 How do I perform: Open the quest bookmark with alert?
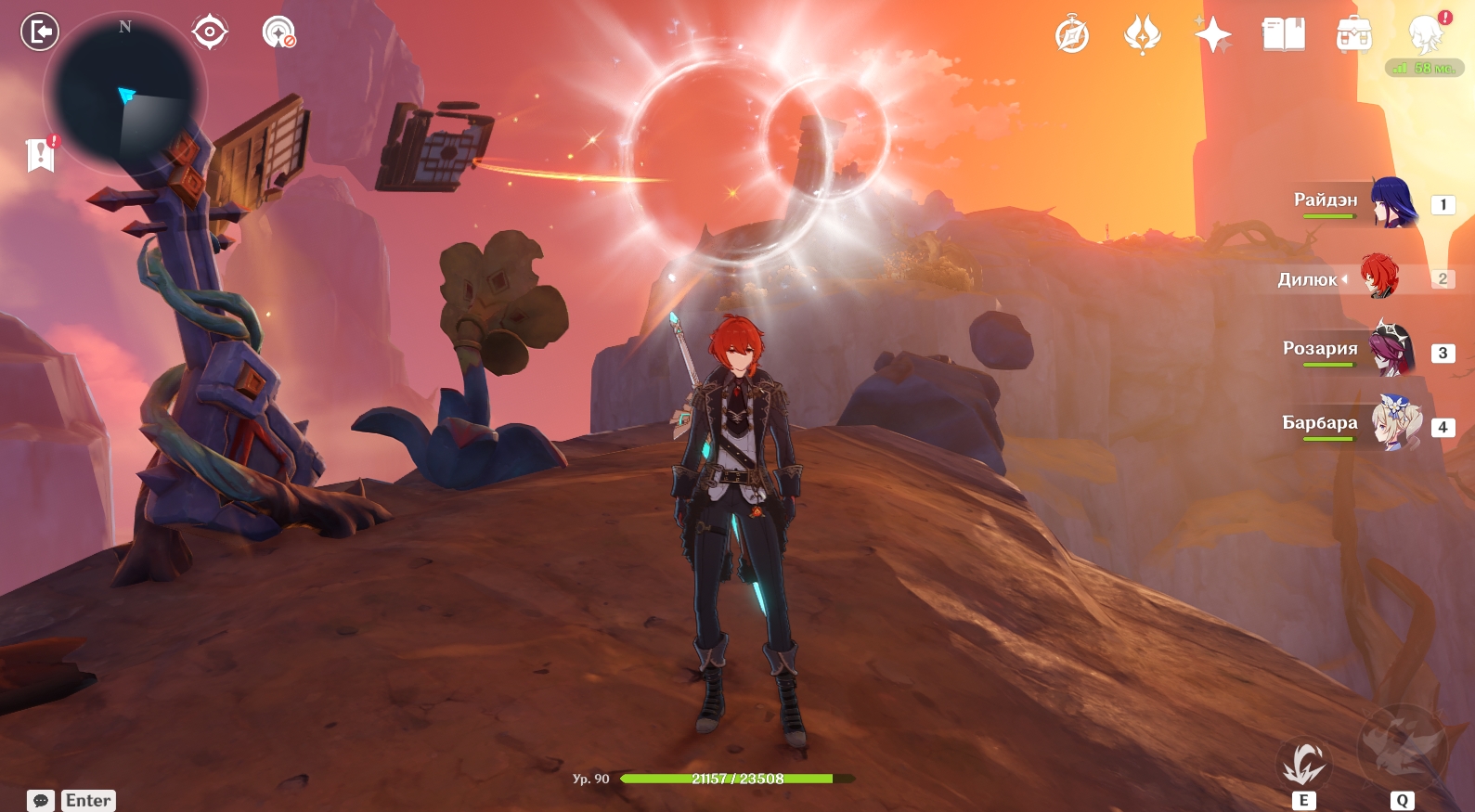tap(41, 155)
